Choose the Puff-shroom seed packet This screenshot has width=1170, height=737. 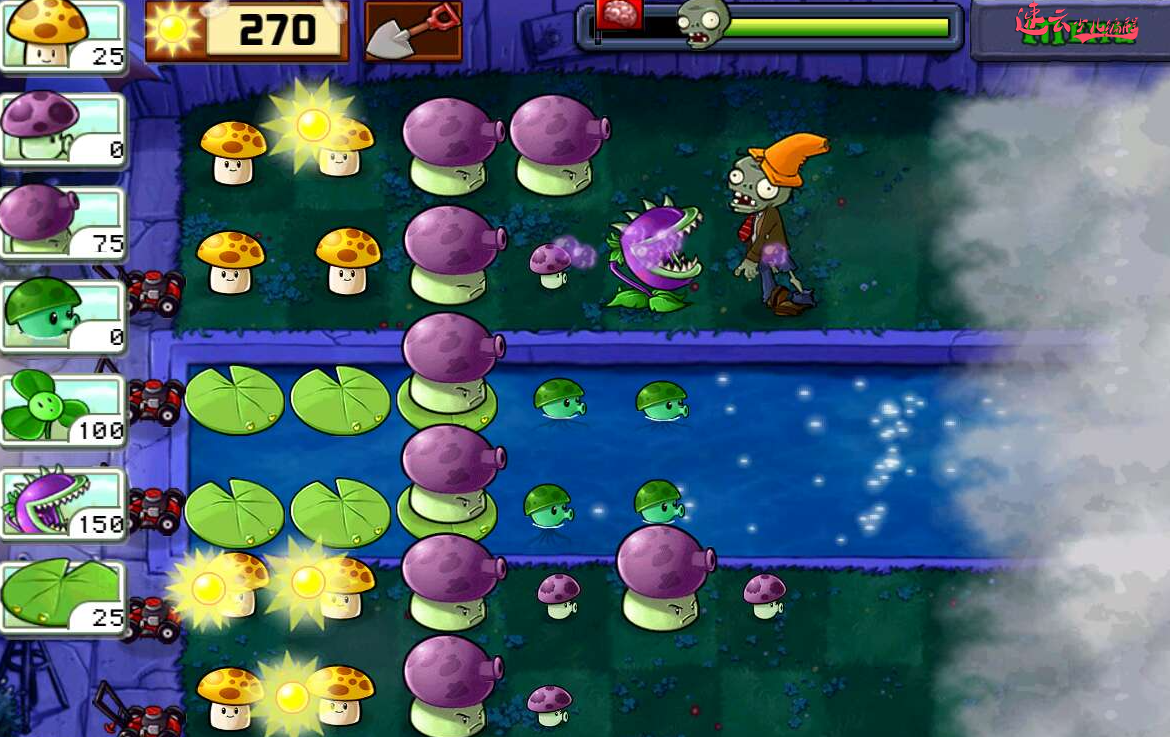62,127
